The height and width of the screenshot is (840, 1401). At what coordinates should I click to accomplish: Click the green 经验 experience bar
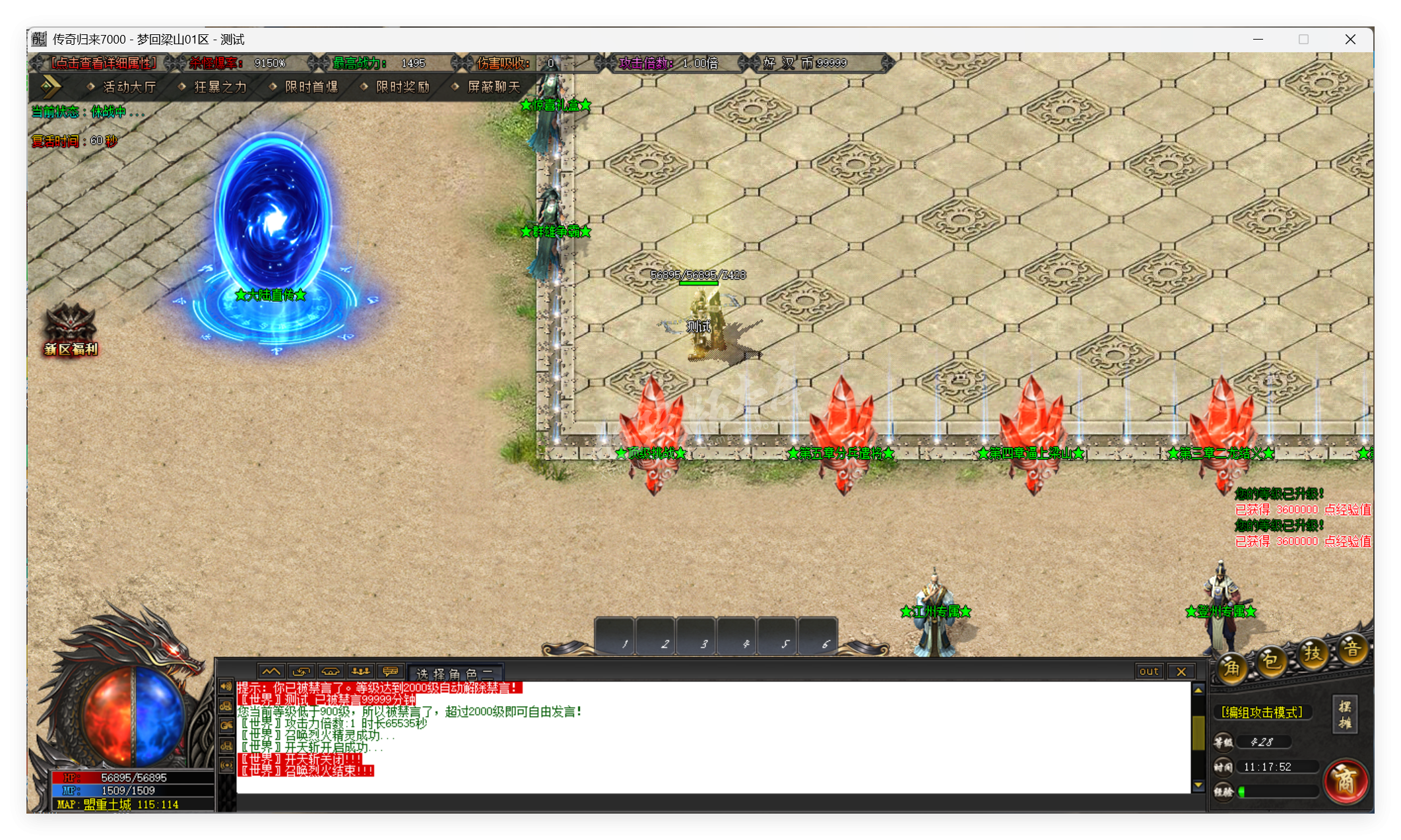pos(1277,791)
